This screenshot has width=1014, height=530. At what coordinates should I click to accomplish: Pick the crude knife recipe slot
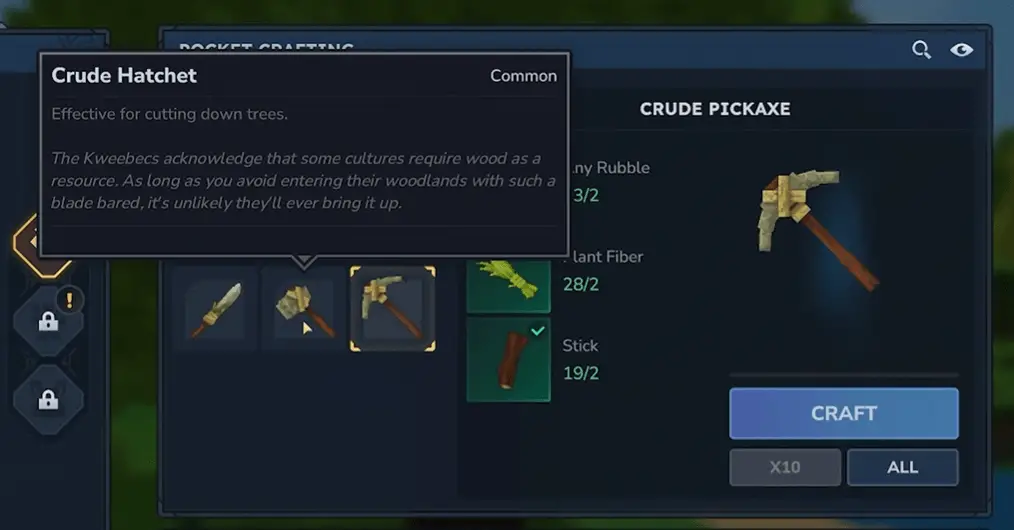tap(216, 309)
